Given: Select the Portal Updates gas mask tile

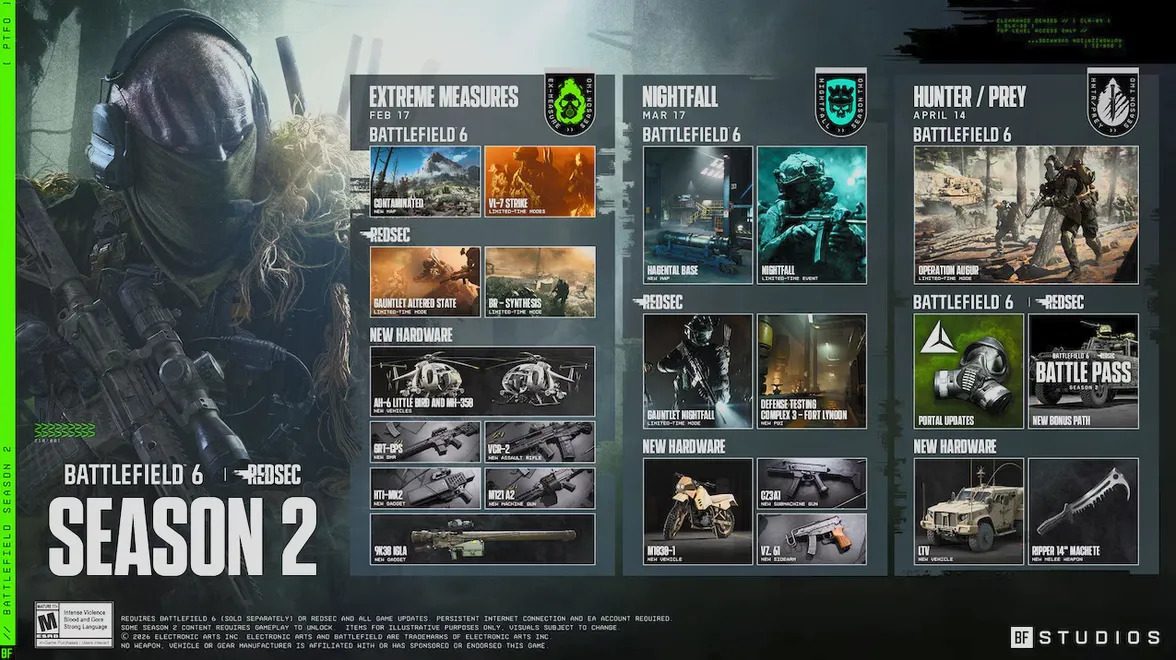Looking at the screenshot, I should tap(969, 371).
